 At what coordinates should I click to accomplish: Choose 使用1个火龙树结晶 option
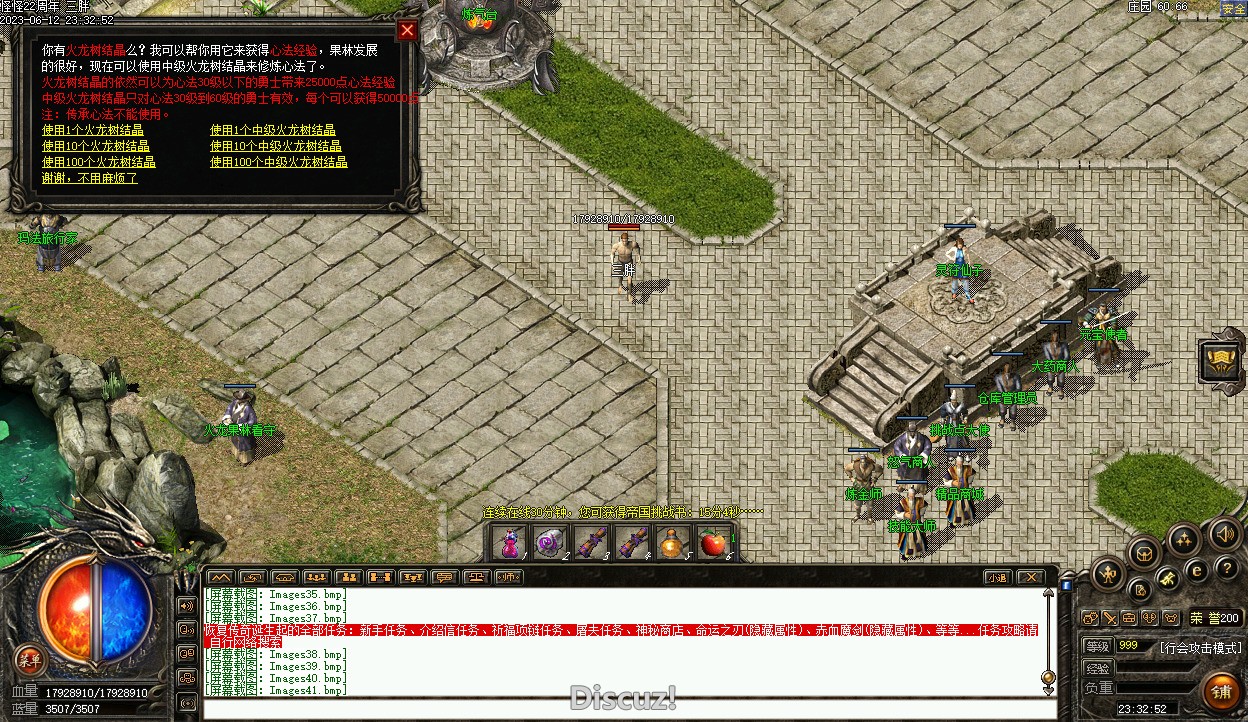click(x=92, y=130)
